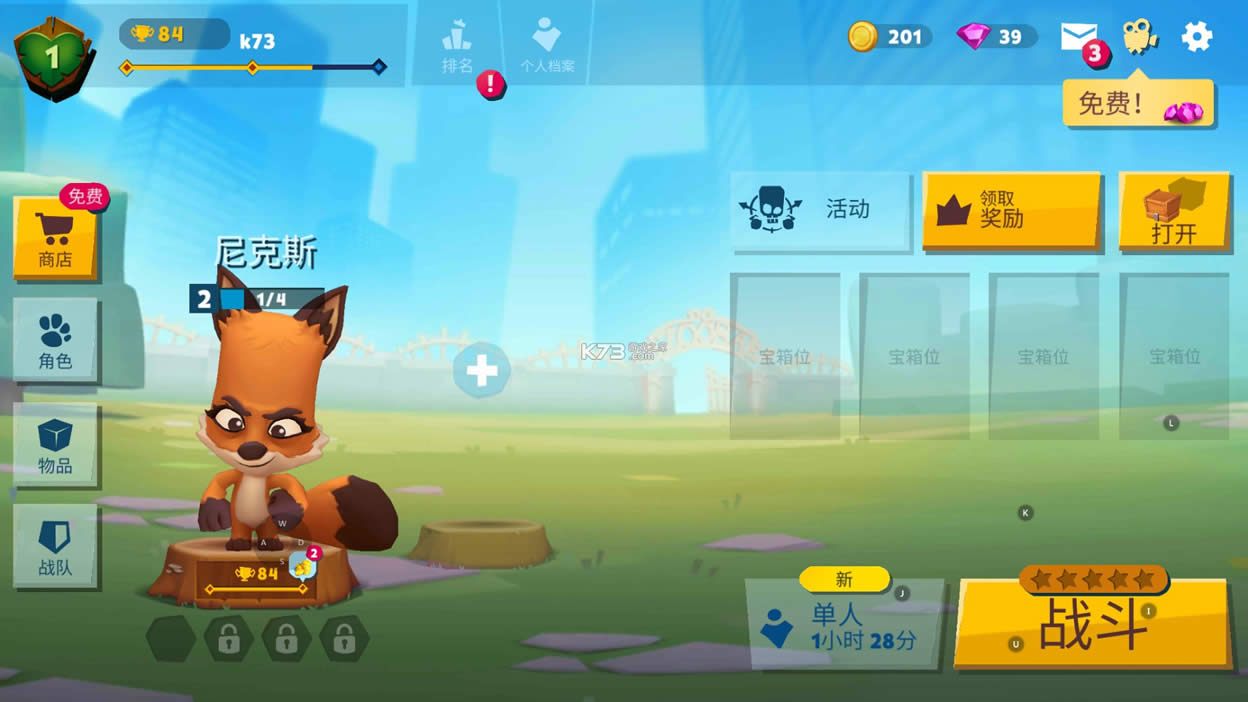This screenshot has height=702, width=1248.
Task: Open the settings gear icon
Action: click(1196, 37)
